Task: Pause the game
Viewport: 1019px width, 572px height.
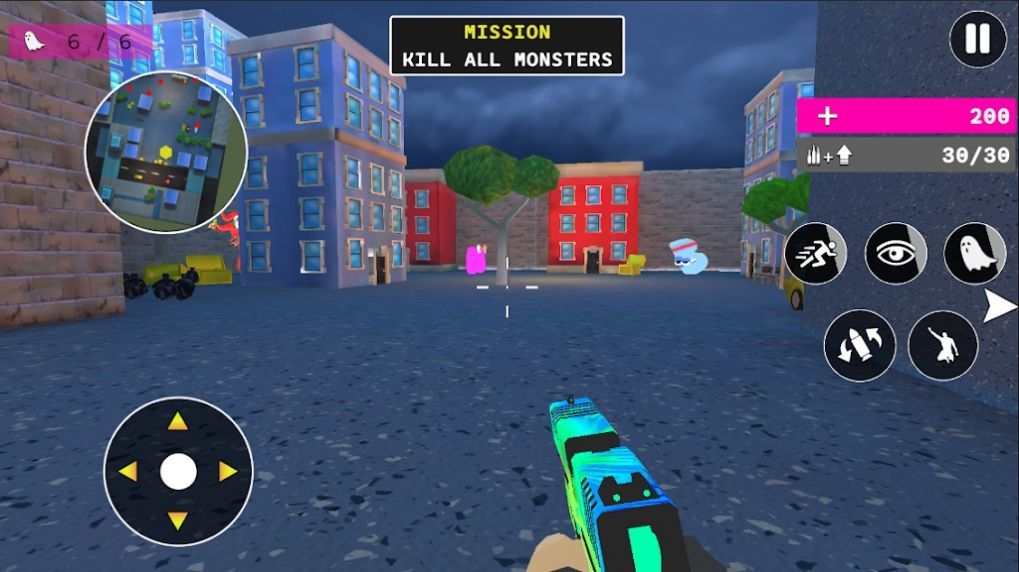Action: (977, 39)
